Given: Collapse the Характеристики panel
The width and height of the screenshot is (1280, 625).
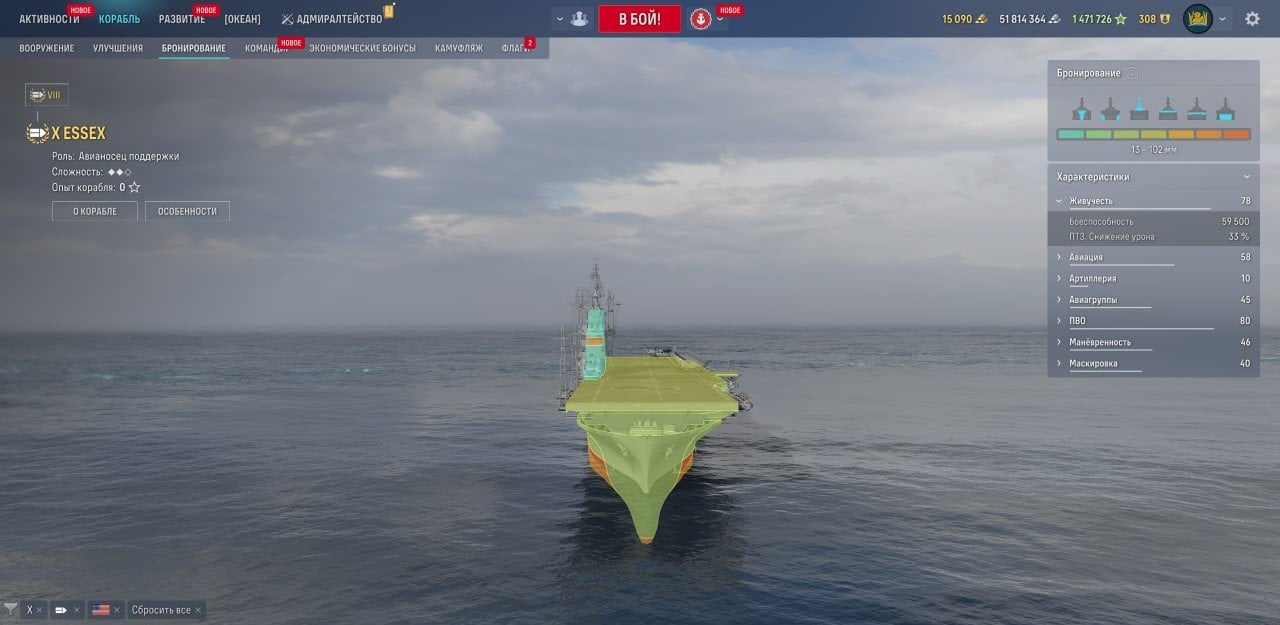Looking at the screenshot, I should (x=1246, y=177).
